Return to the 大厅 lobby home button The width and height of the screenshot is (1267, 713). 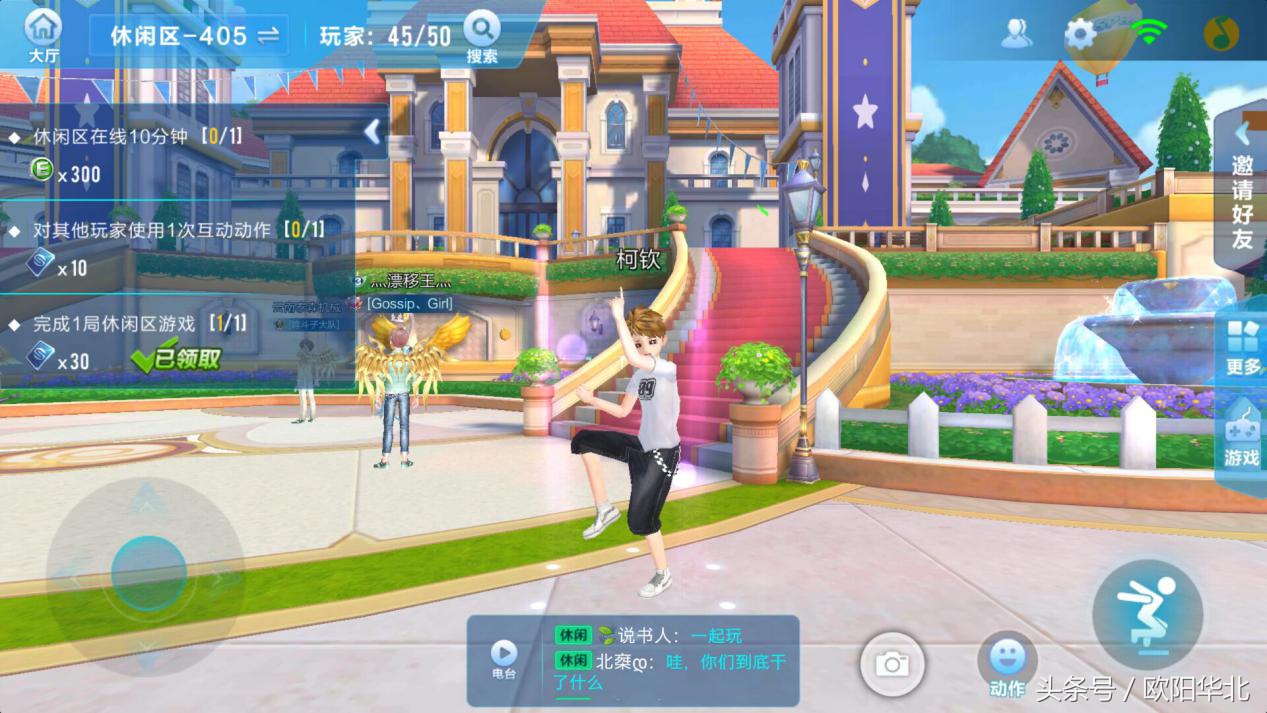tap(43, 34)
